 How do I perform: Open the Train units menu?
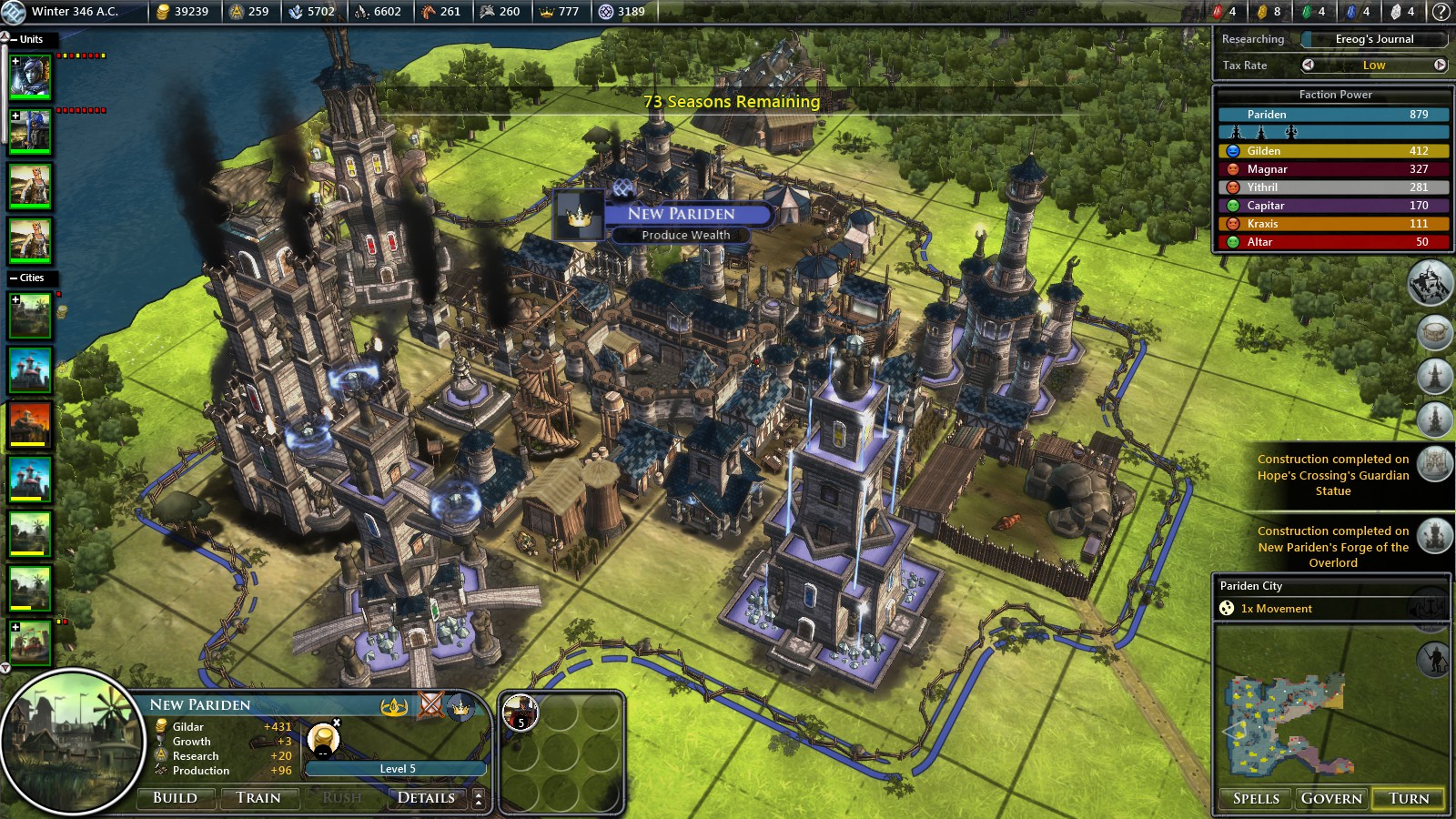tap(258, 798)
